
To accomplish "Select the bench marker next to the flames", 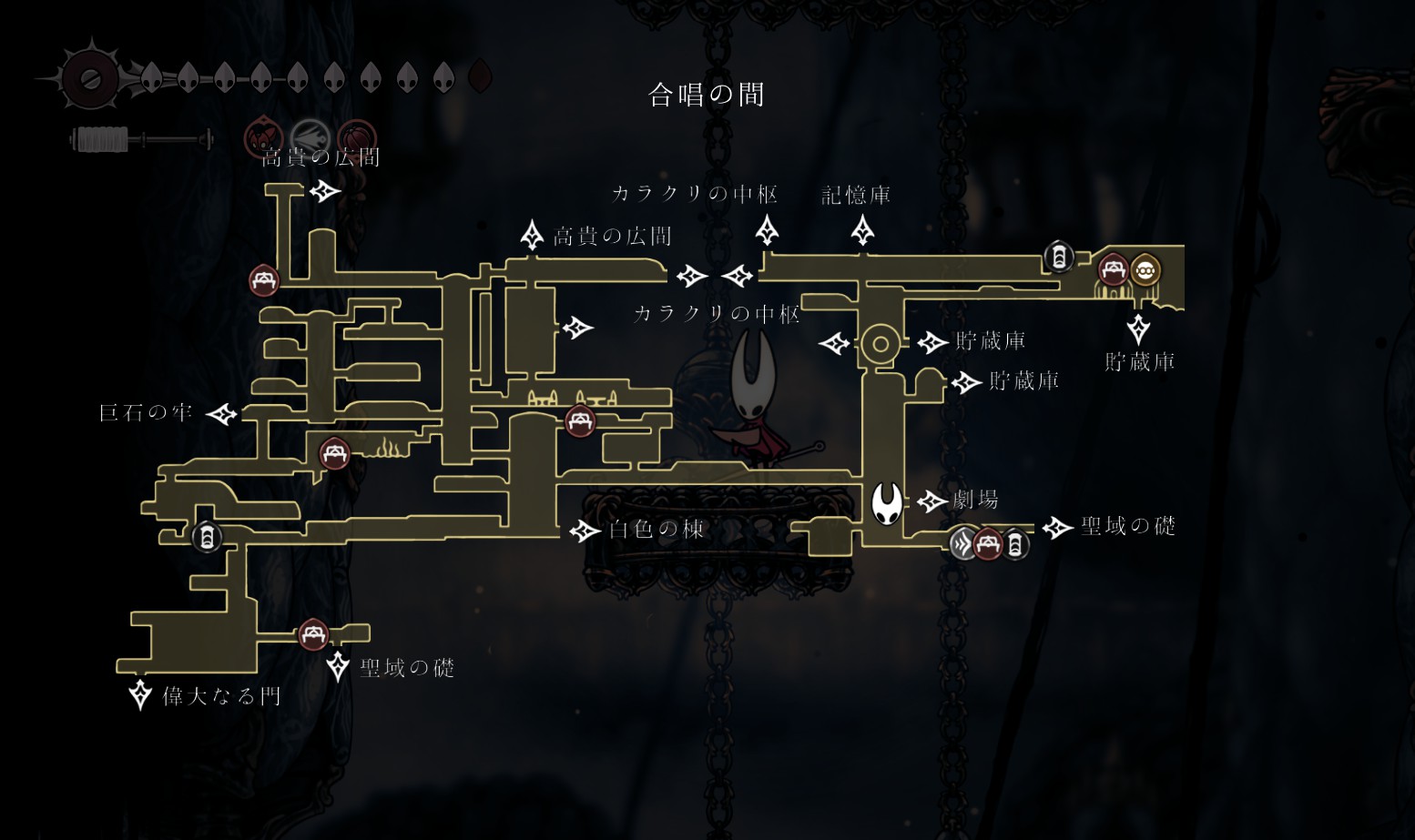I will (334, 453).
